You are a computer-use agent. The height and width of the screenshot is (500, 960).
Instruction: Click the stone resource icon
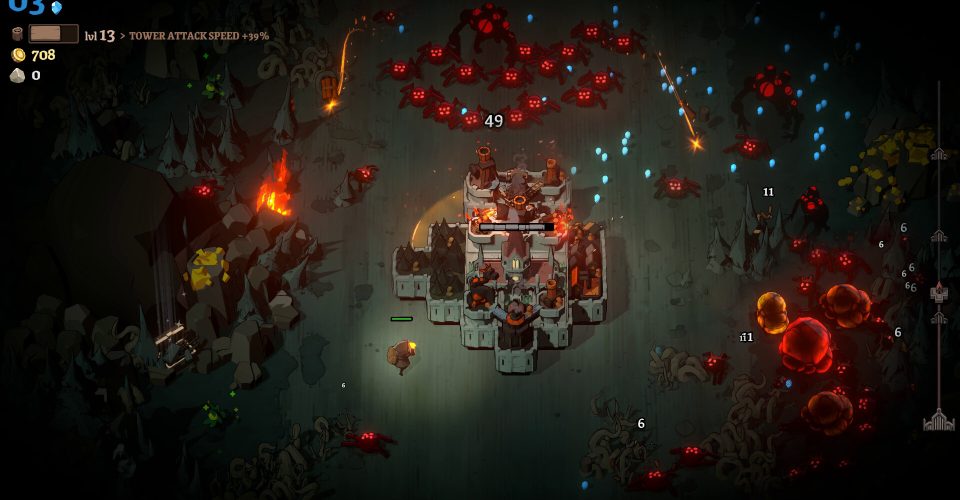(x=17, y=75)
